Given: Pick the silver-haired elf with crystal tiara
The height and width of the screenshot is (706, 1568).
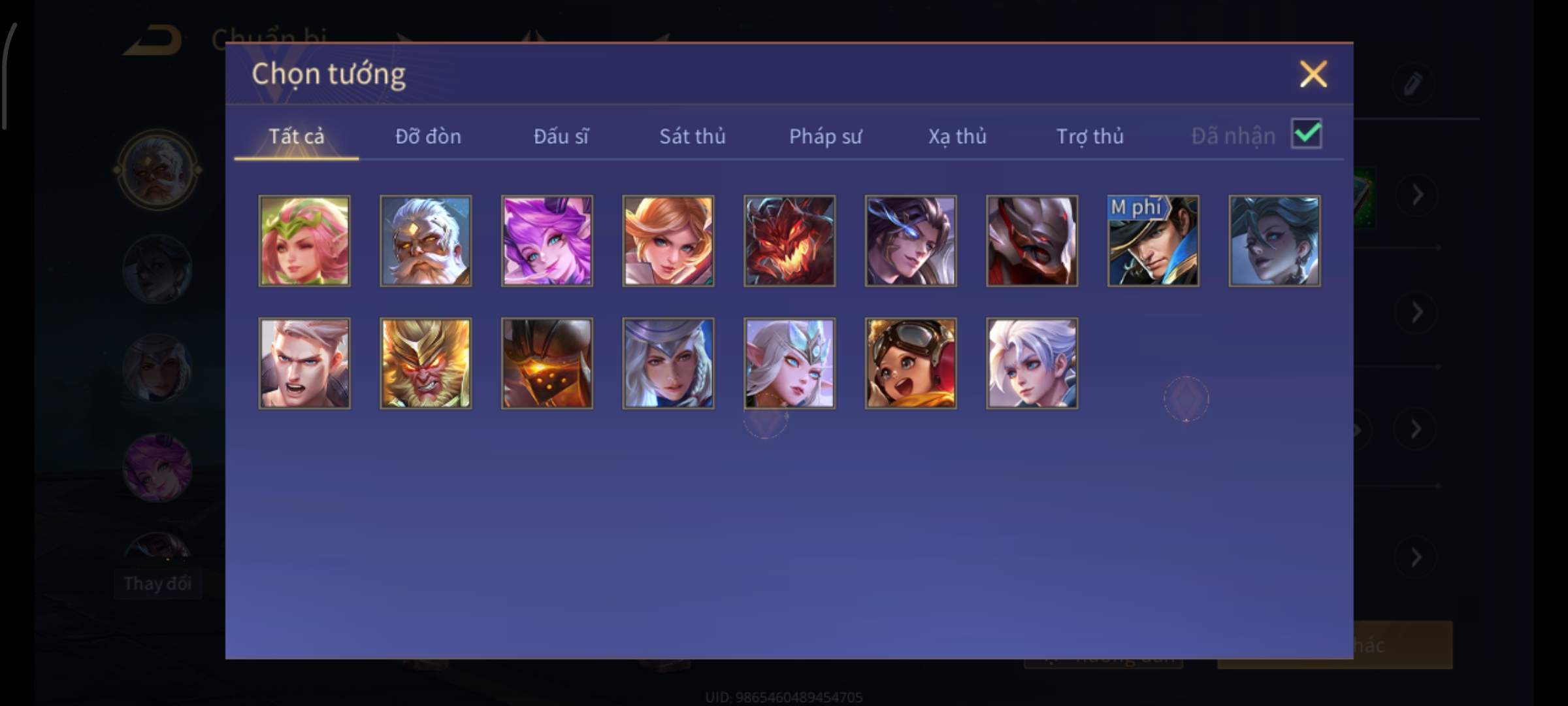Looking at the screenshot, I should (x=789, y=363).
